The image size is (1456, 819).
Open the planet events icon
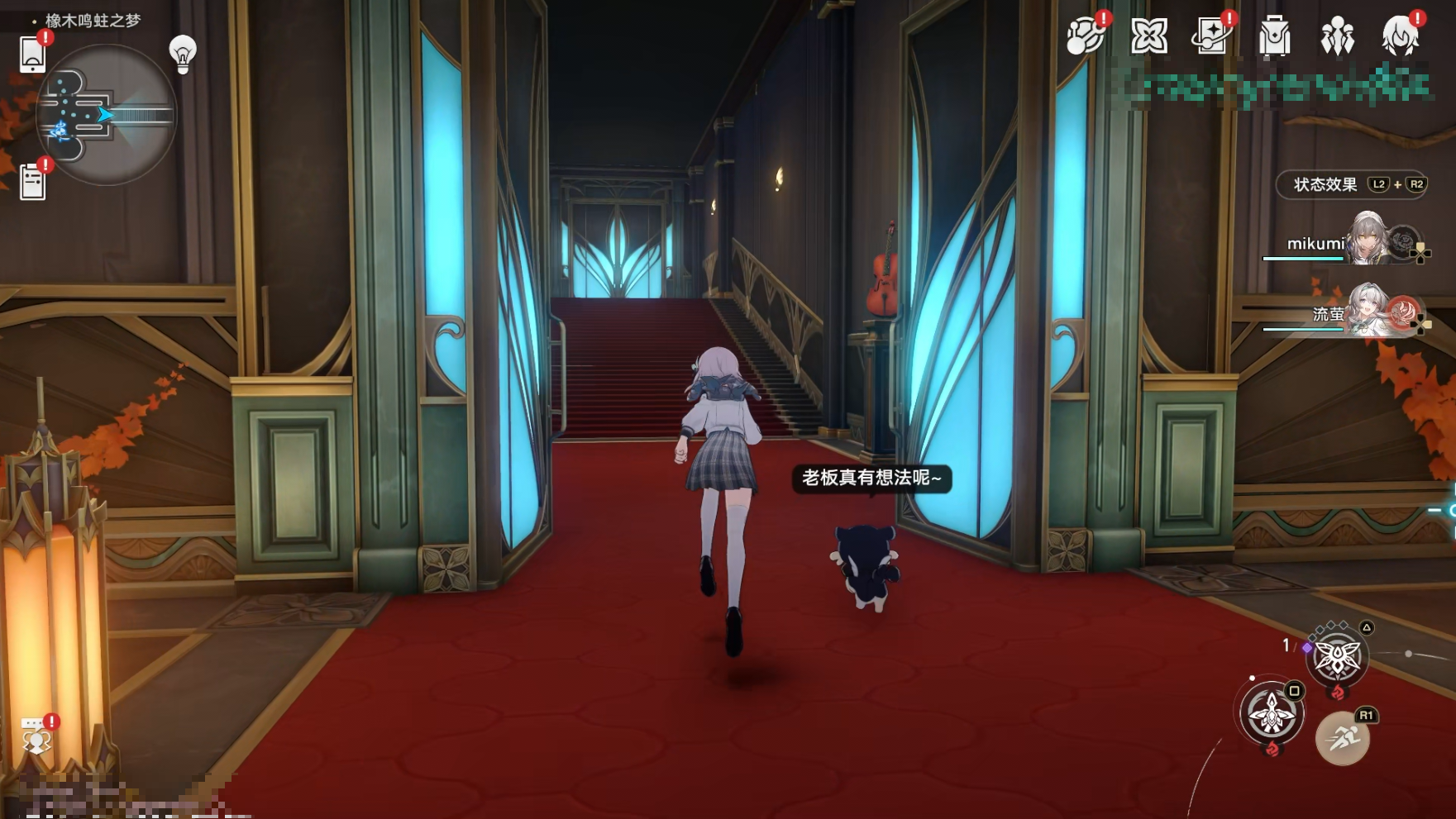tap(1085, 36)
